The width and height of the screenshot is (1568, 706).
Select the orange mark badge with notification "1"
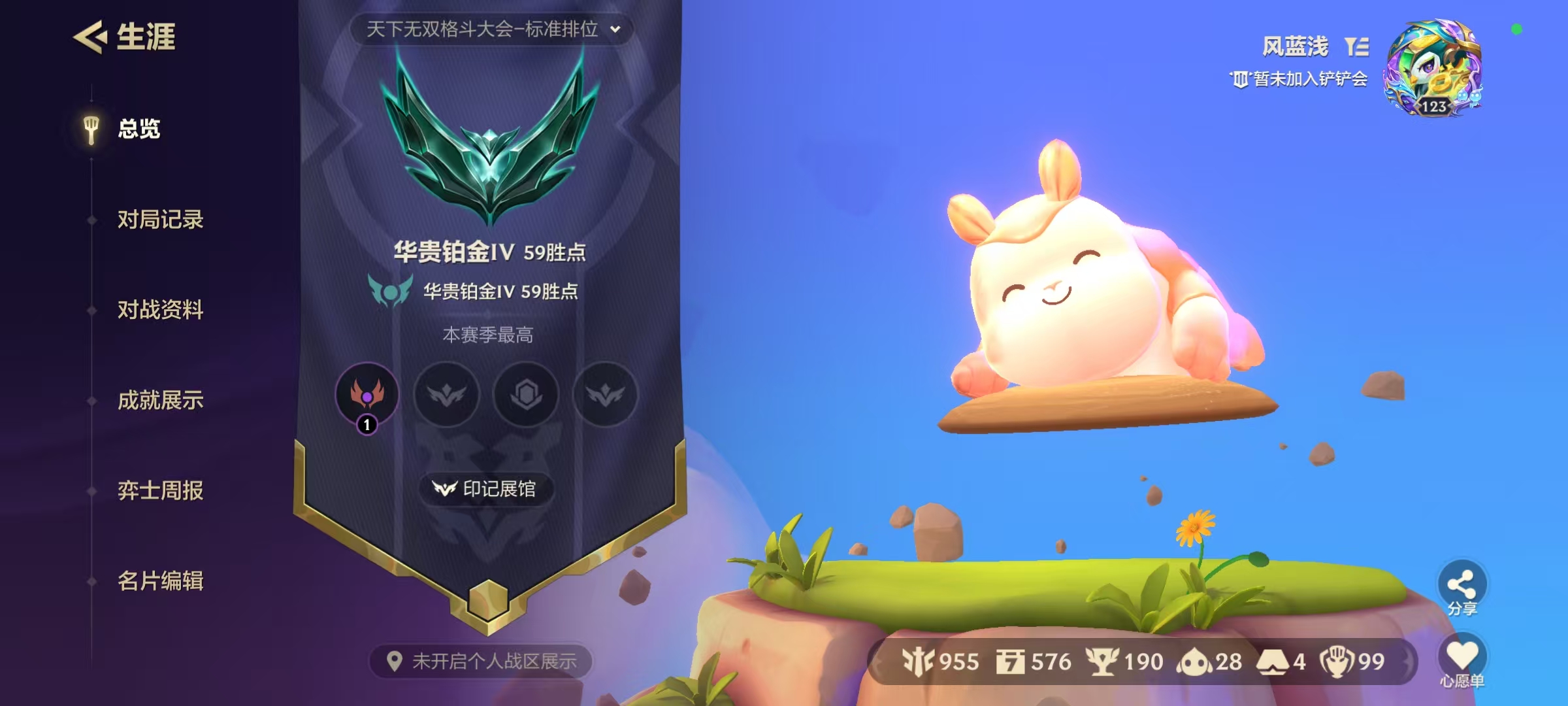click(x=367, y=395)
